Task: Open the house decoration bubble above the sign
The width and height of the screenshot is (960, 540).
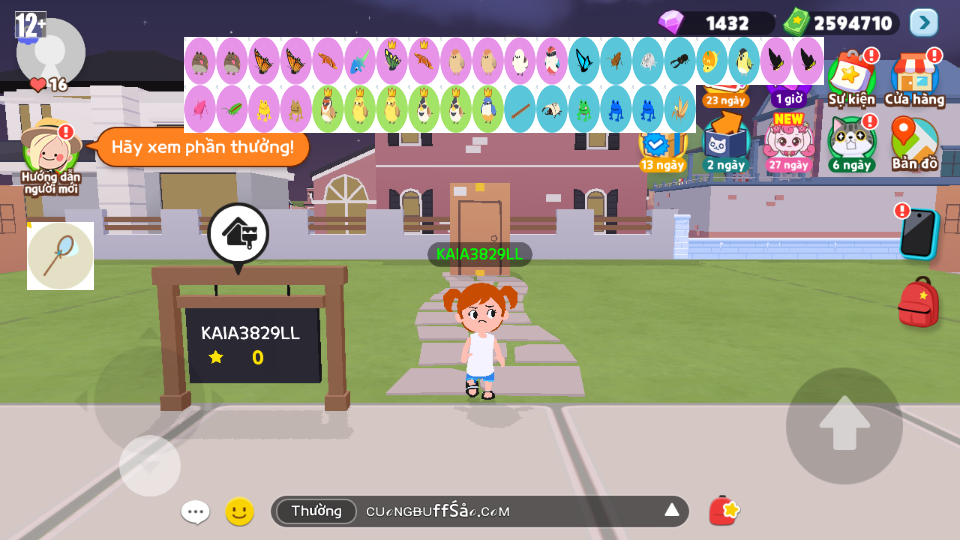Action: click(238, 235)
